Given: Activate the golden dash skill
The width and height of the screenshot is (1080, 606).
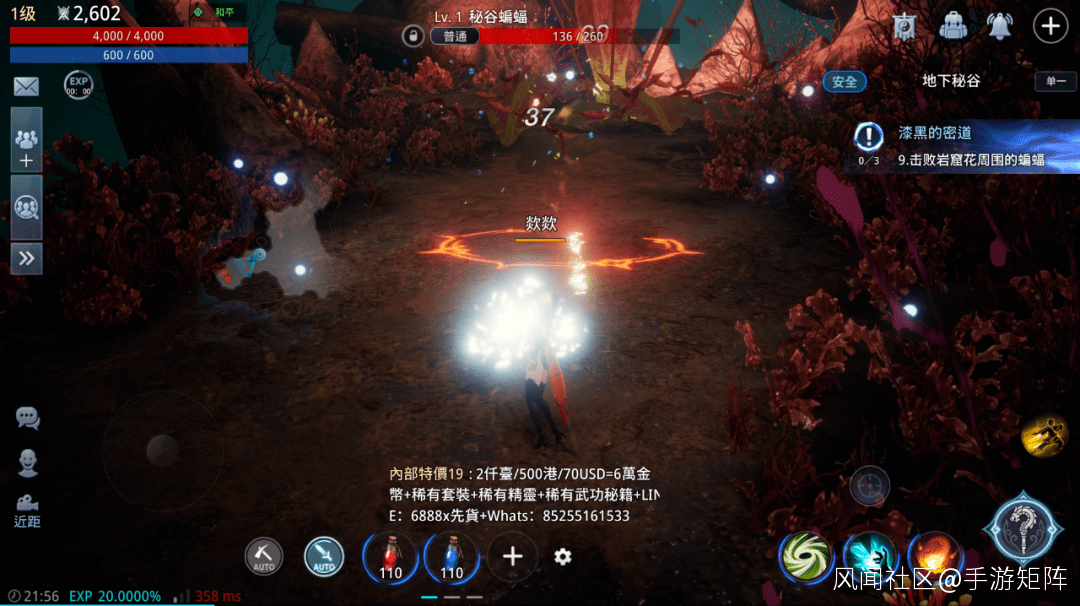Looking at the screenshot, I should point(1044,435).
